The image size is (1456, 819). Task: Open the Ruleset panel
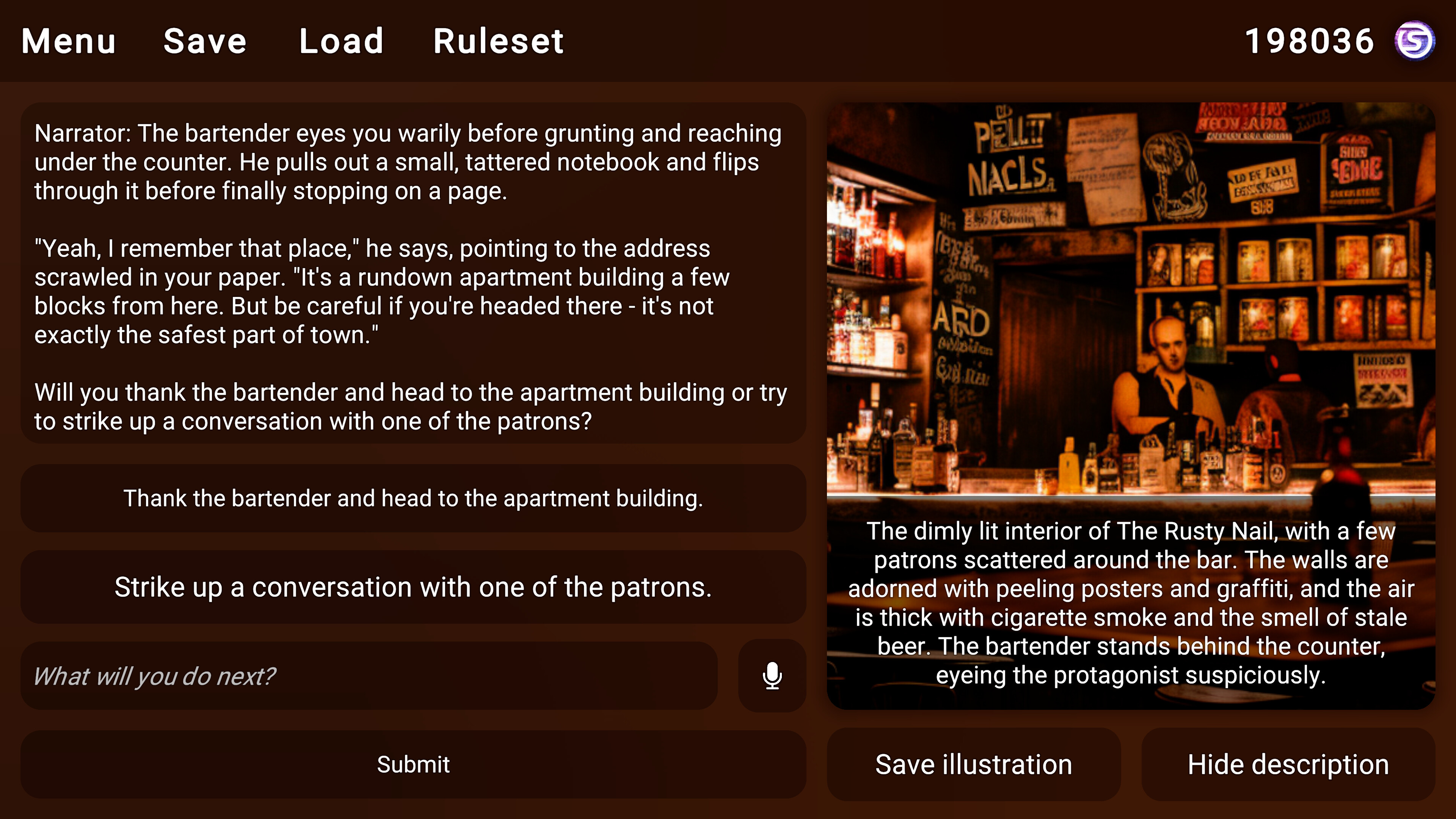(x=498, y=41)
